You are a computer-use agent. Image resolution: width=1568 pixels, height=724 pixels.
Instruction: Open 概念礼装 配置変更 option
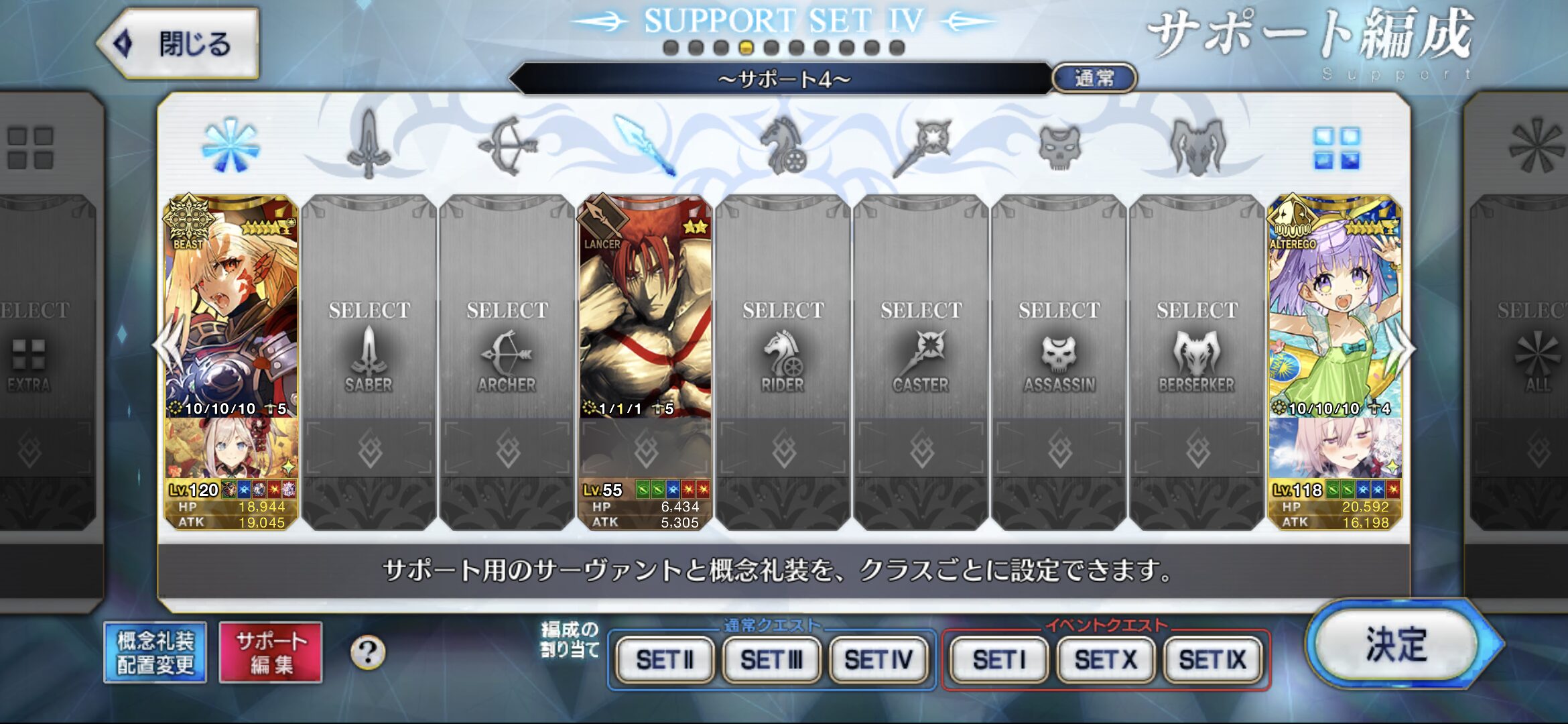(x=155, y=652)
